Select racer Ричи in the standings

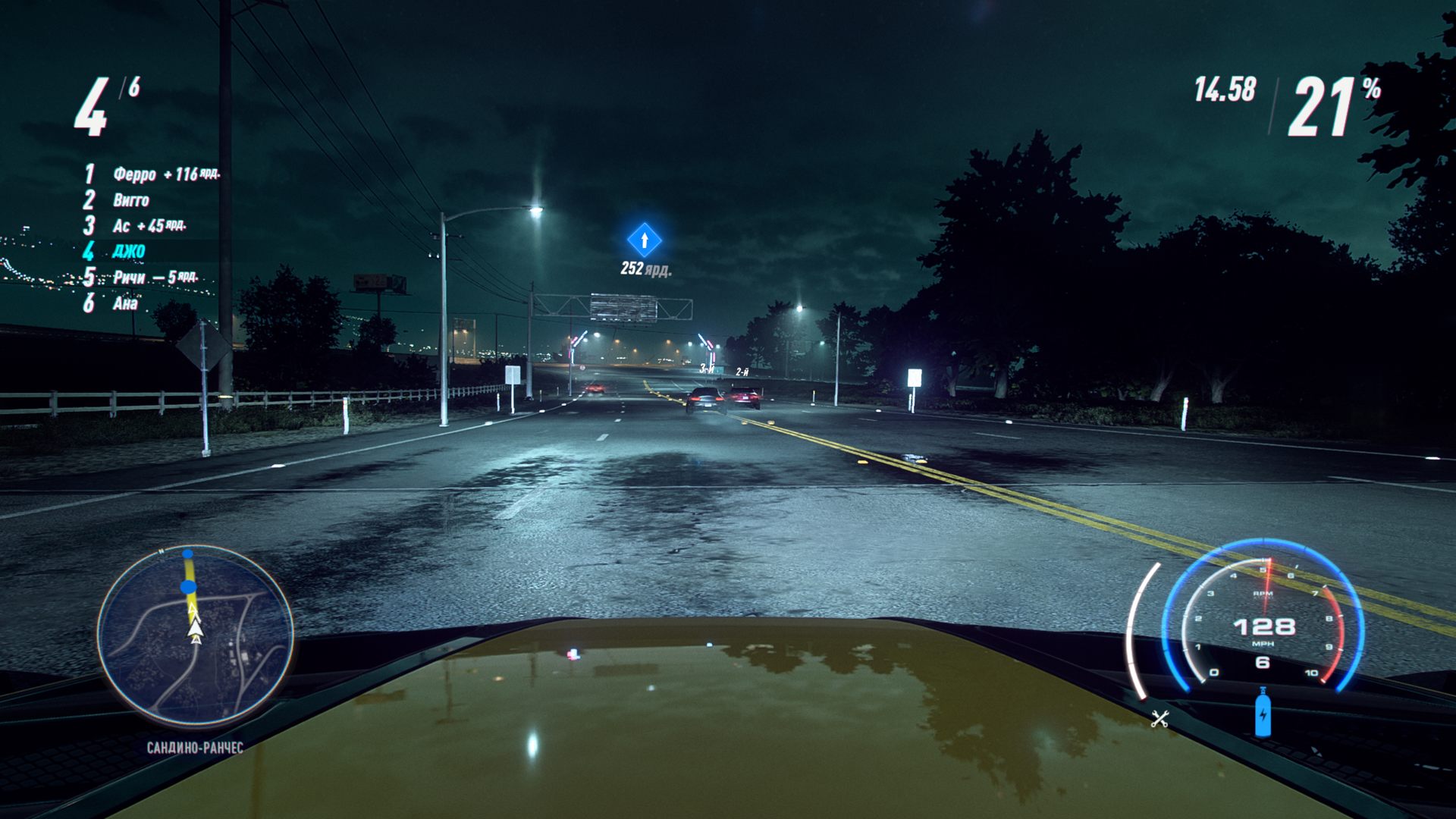129,278
